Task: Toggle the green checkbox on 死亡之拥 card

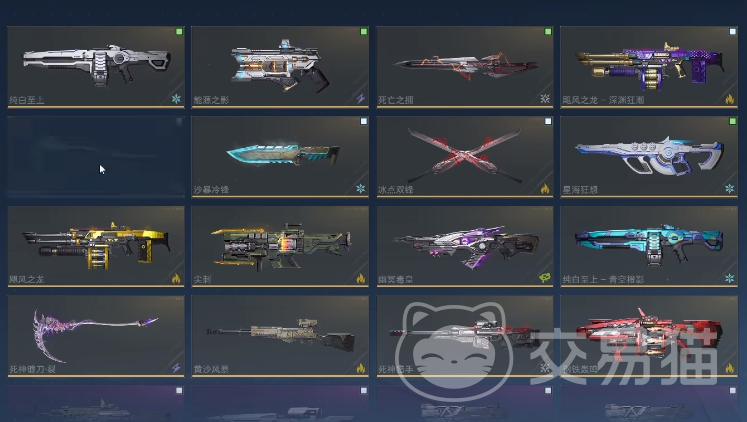Action: point(548,32)
